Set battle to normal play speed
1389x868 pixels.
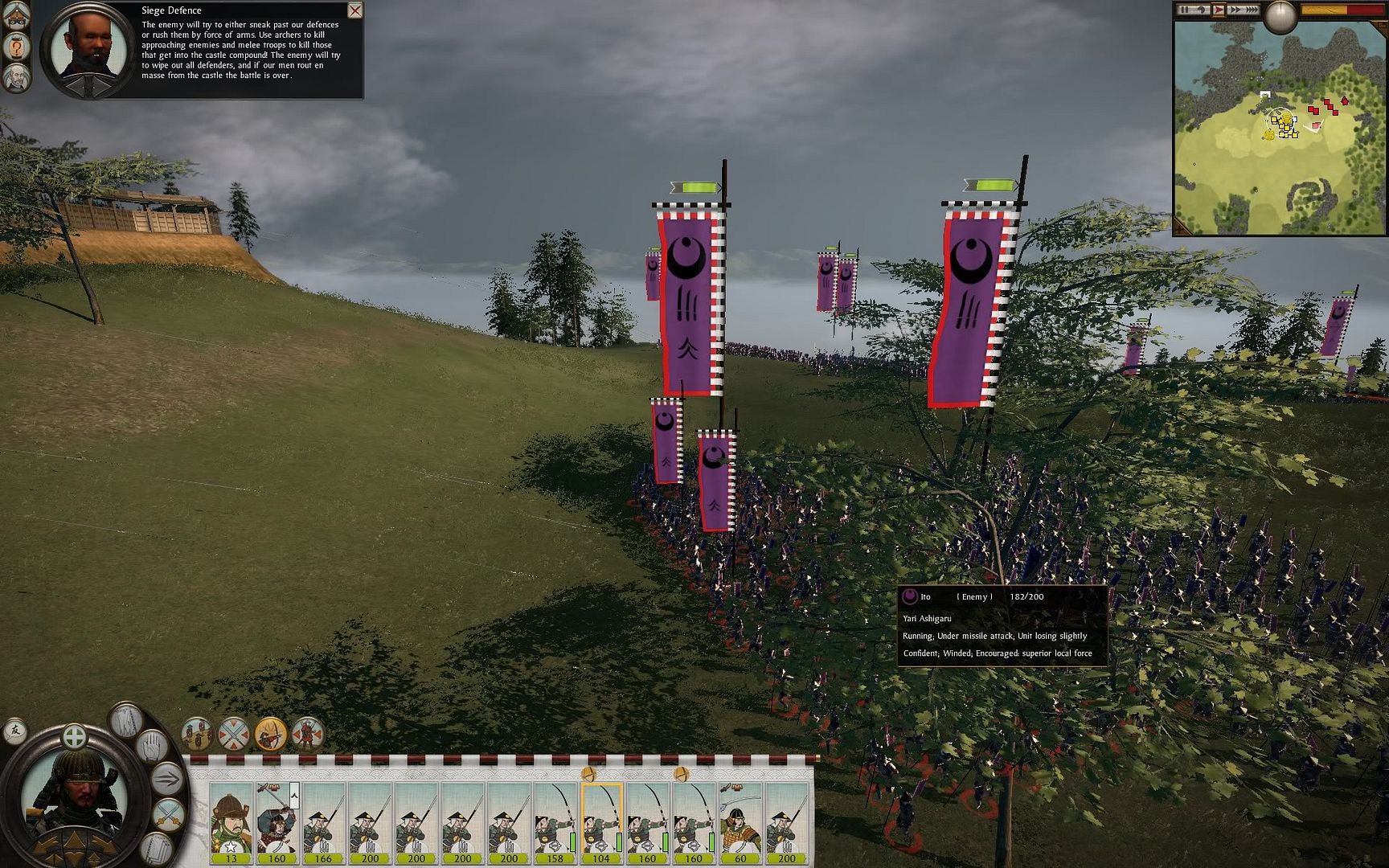1219,10
